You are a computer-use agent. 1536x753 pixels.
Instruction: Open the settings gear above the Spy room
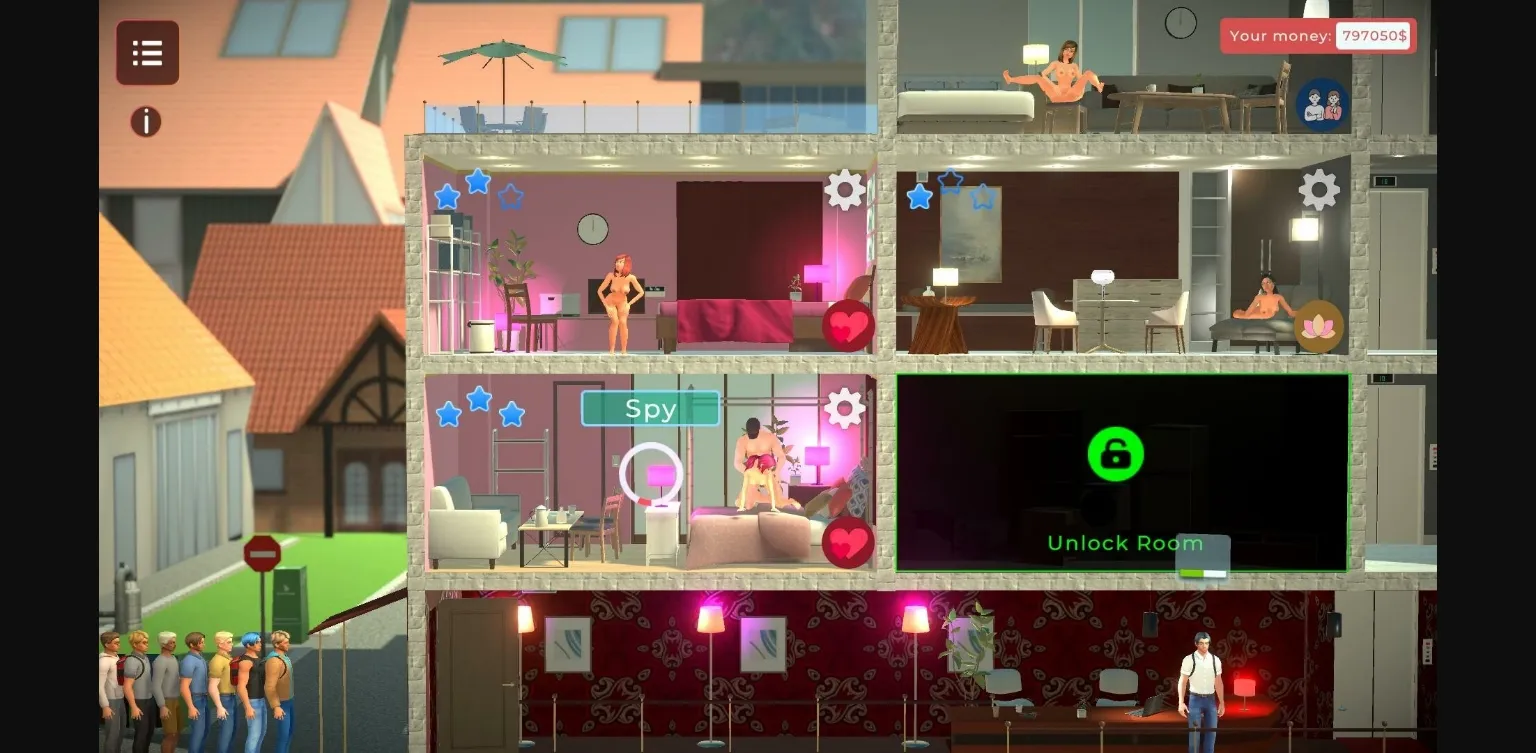tap(845, 408)
